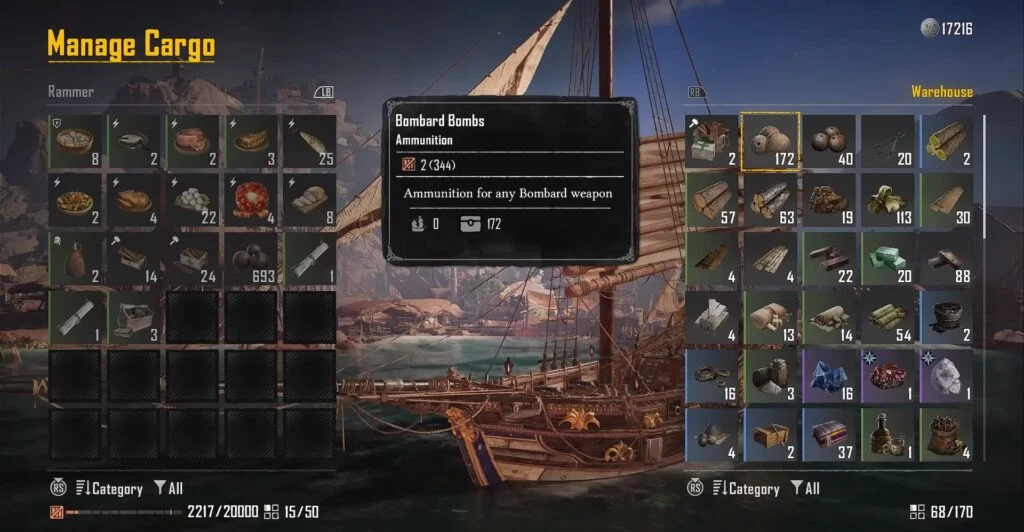Pick the log stack of 57
Viewport: 1024px width, 532px height.
711,200
